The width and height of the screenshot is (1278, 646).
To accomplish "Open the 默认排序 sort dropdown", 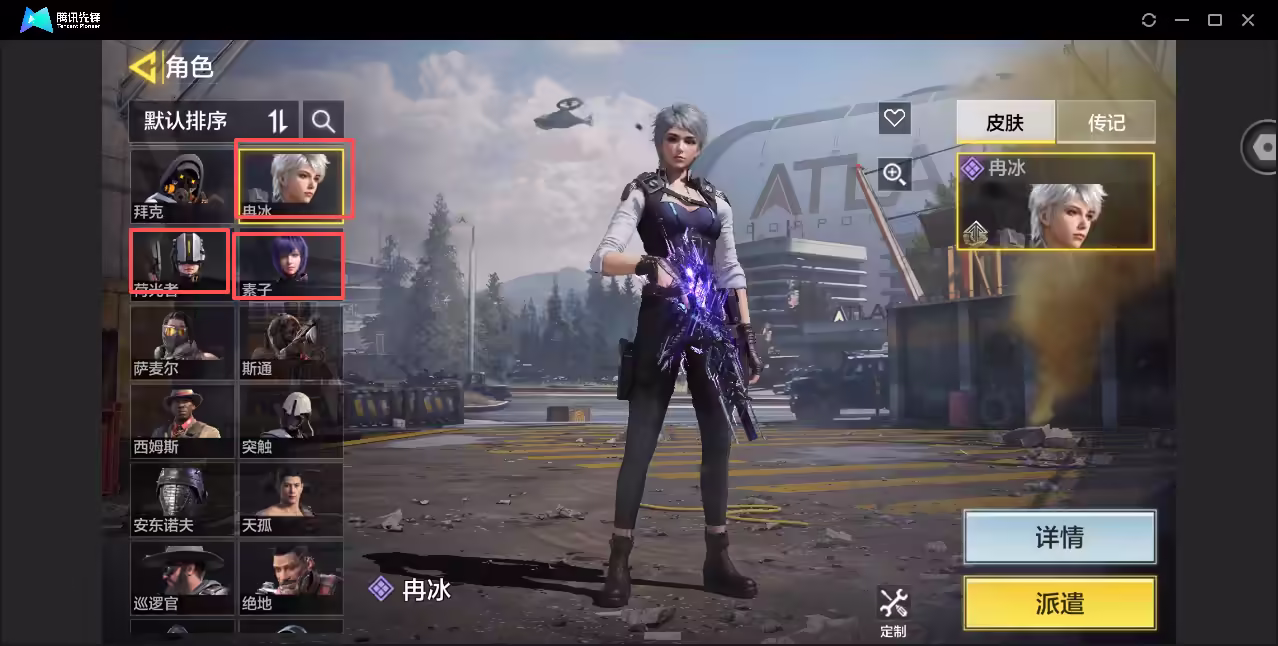I will click(212, 121).
